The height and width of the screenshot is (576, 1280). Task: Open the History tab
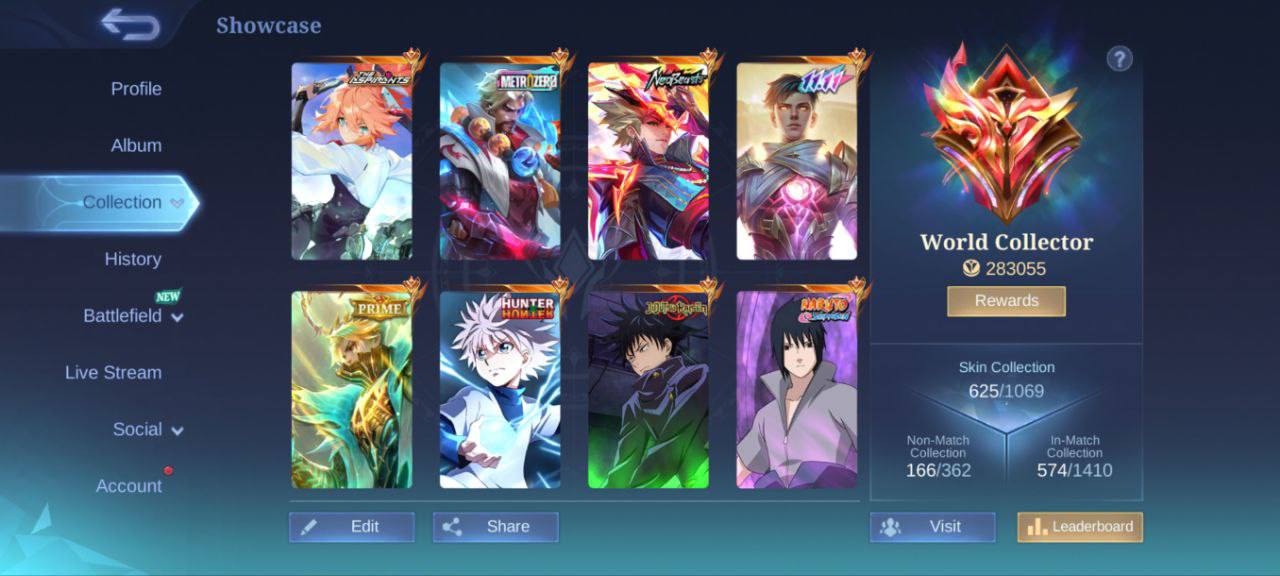click(x=133, y=260)
